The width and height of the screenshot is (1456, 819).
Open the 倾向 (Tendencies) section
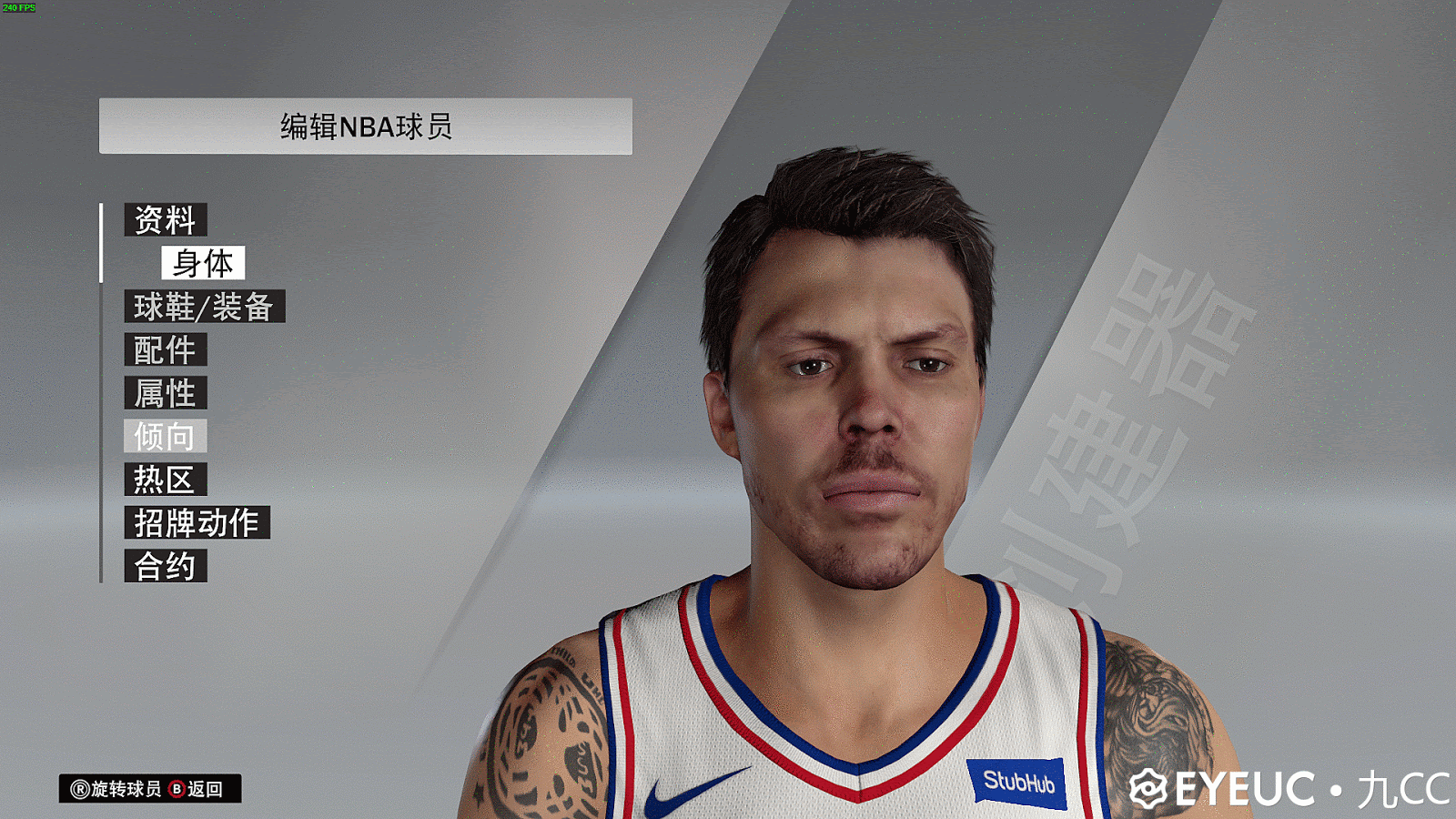click(166, 437)
